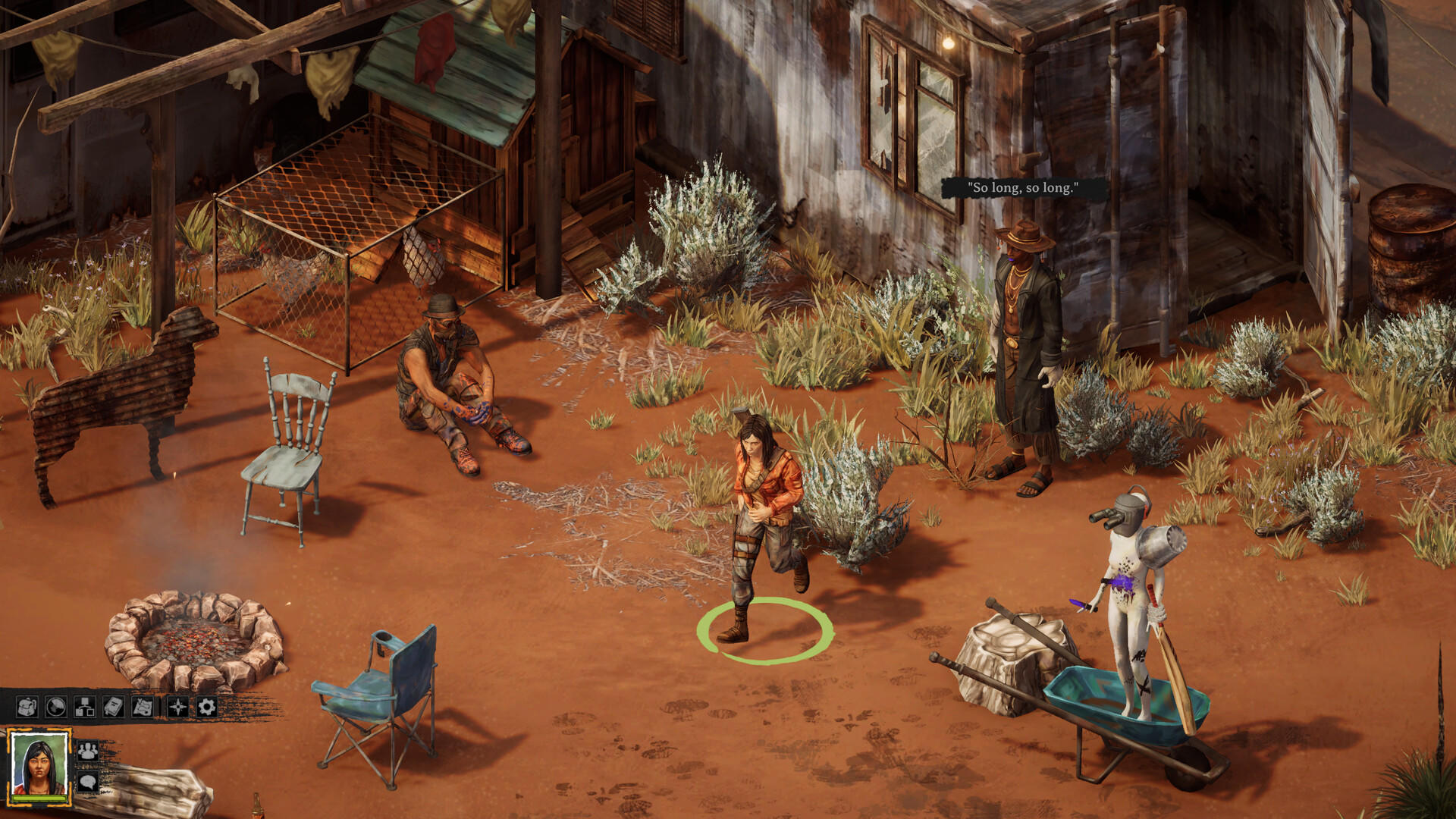Image resolution: width=1456 pixels, height=819 pixels.
Task: Open the local area map
Action: click(141, 707)
